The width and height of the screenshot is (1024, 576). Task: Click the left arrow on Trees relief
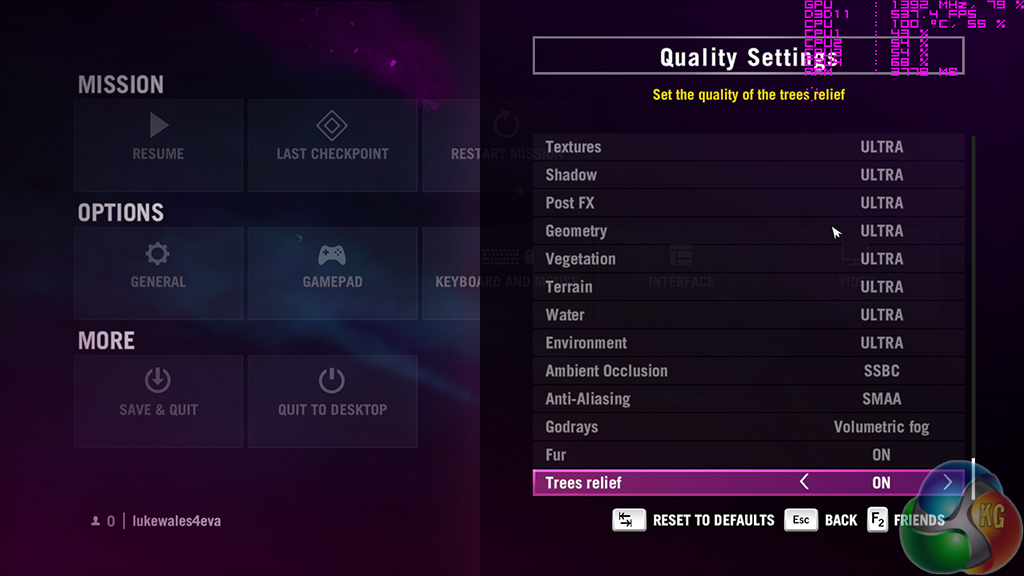(x=804, y=483)
